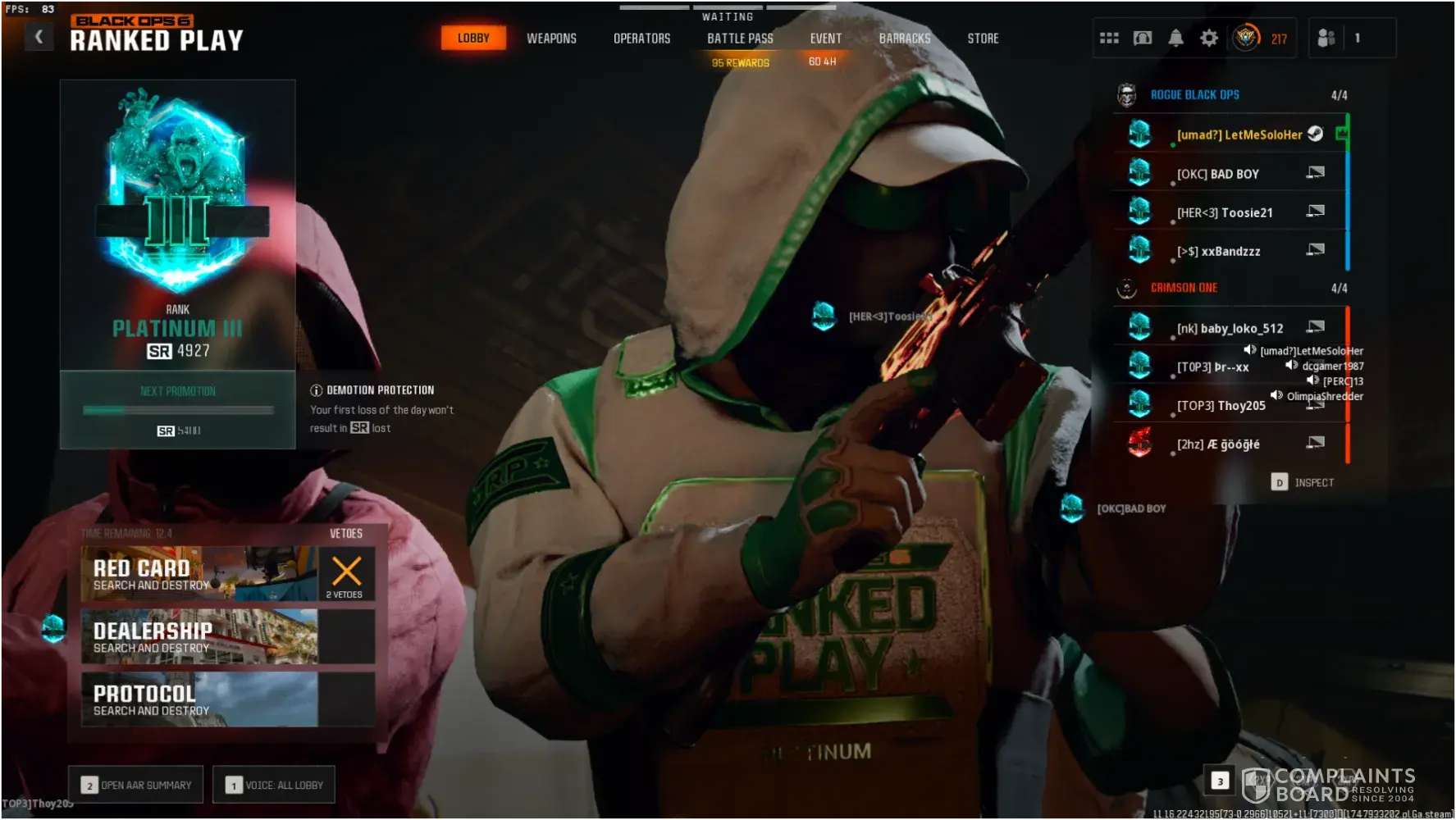Veto the Red Card map
1456x820 pixels.
point(346,574)
